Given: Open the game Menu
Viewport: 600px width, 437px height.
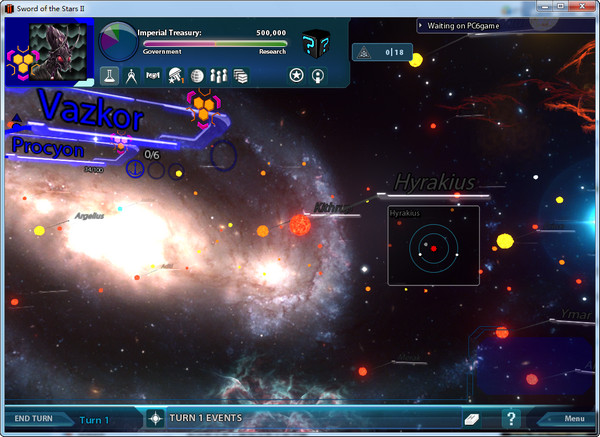Looking at the screenshot, I should click(573, 418).
